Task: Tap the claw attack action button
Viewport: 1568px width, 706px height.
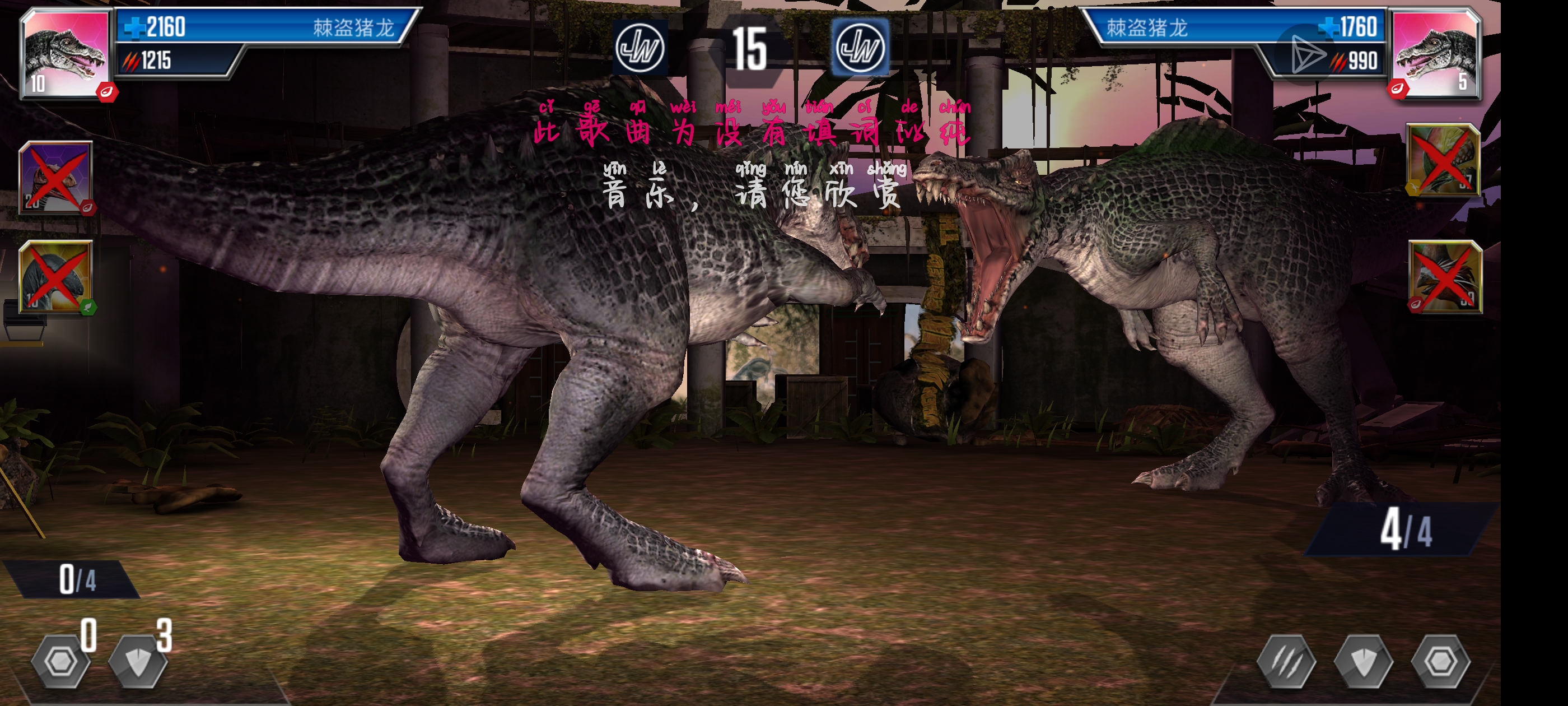Action: 1286,662
